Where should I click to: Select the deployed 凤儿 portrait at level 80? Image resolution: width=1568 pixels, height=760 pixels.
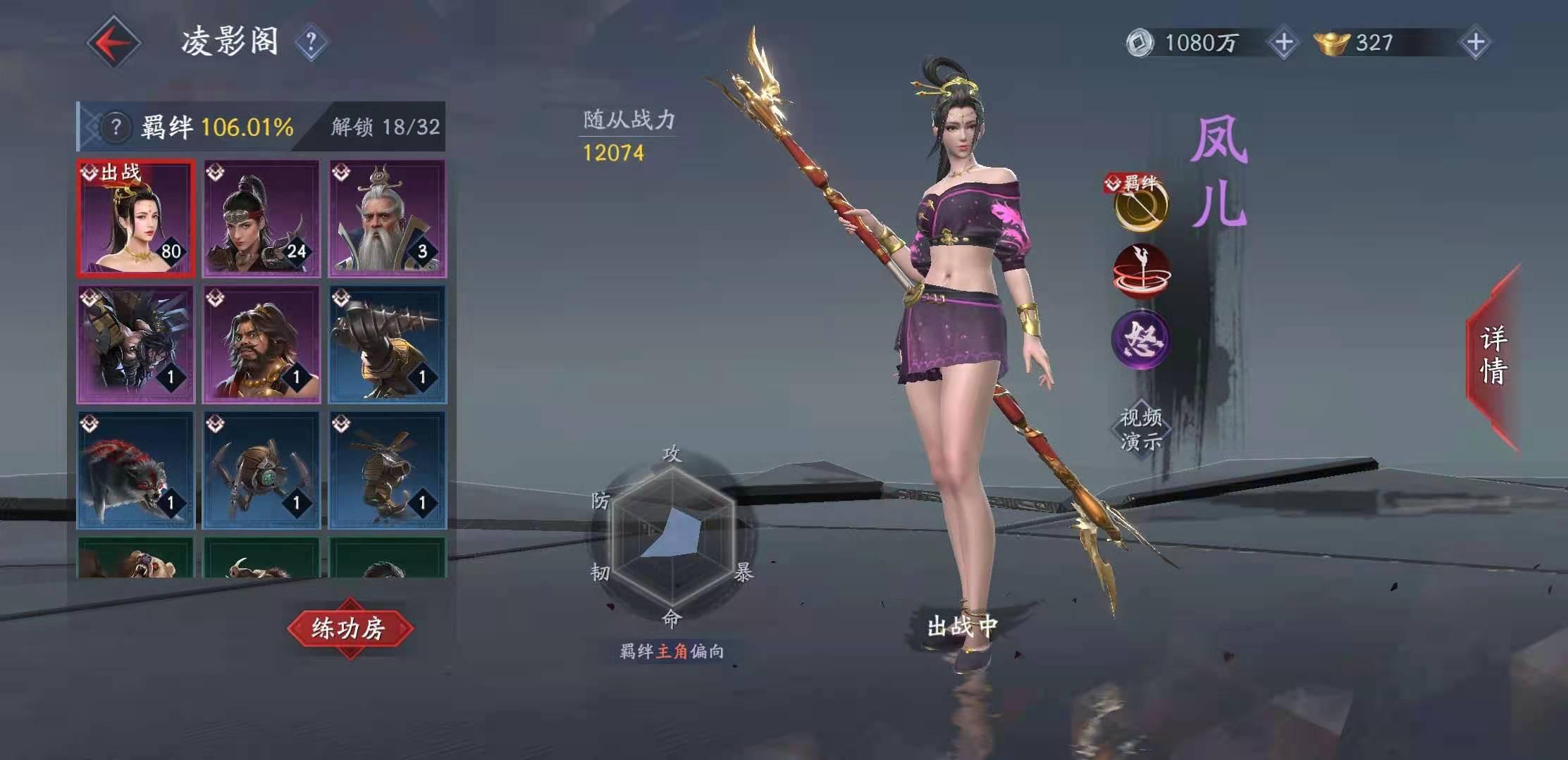pos(135,218)
